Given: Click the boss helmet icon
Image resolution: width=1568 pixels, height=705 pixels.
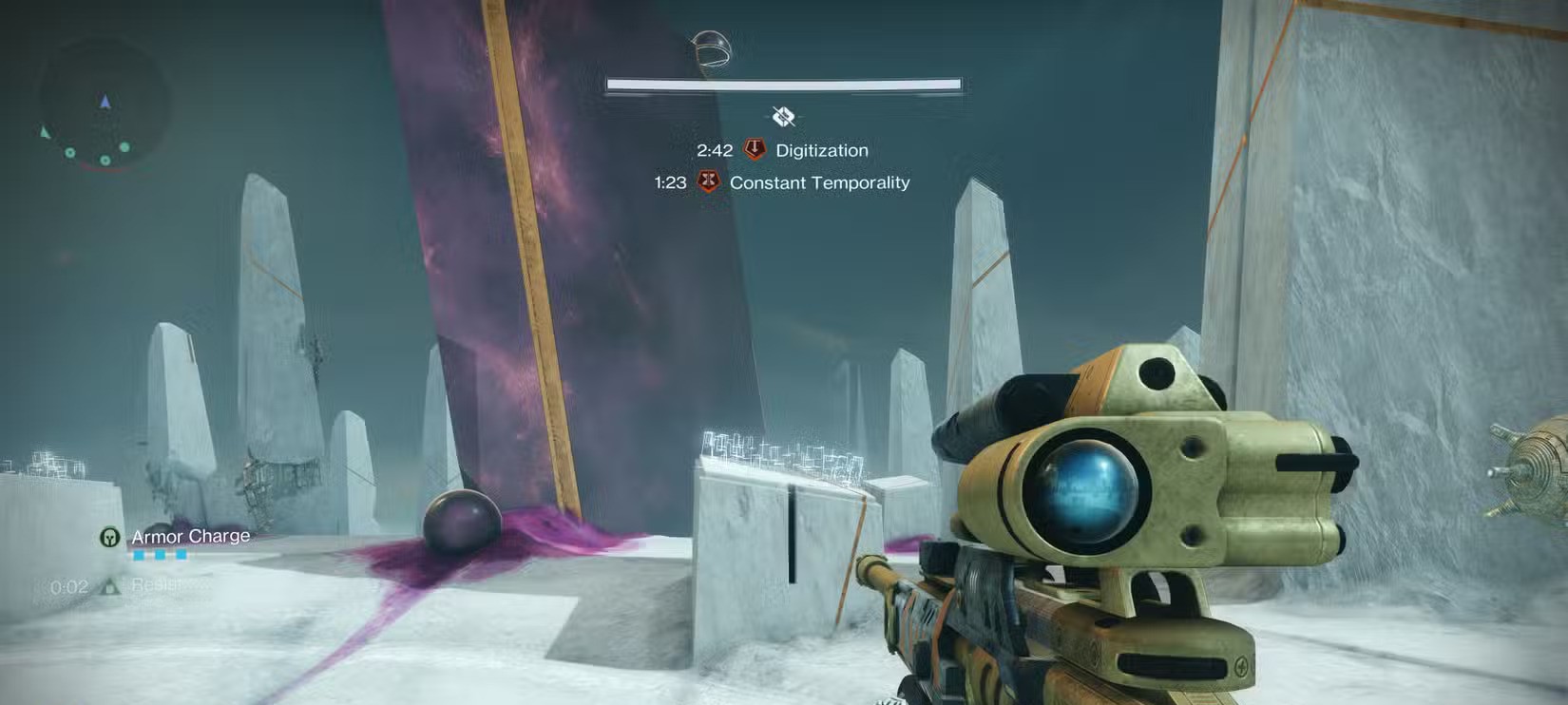Looking at the screenshot, I should [711, 48].
